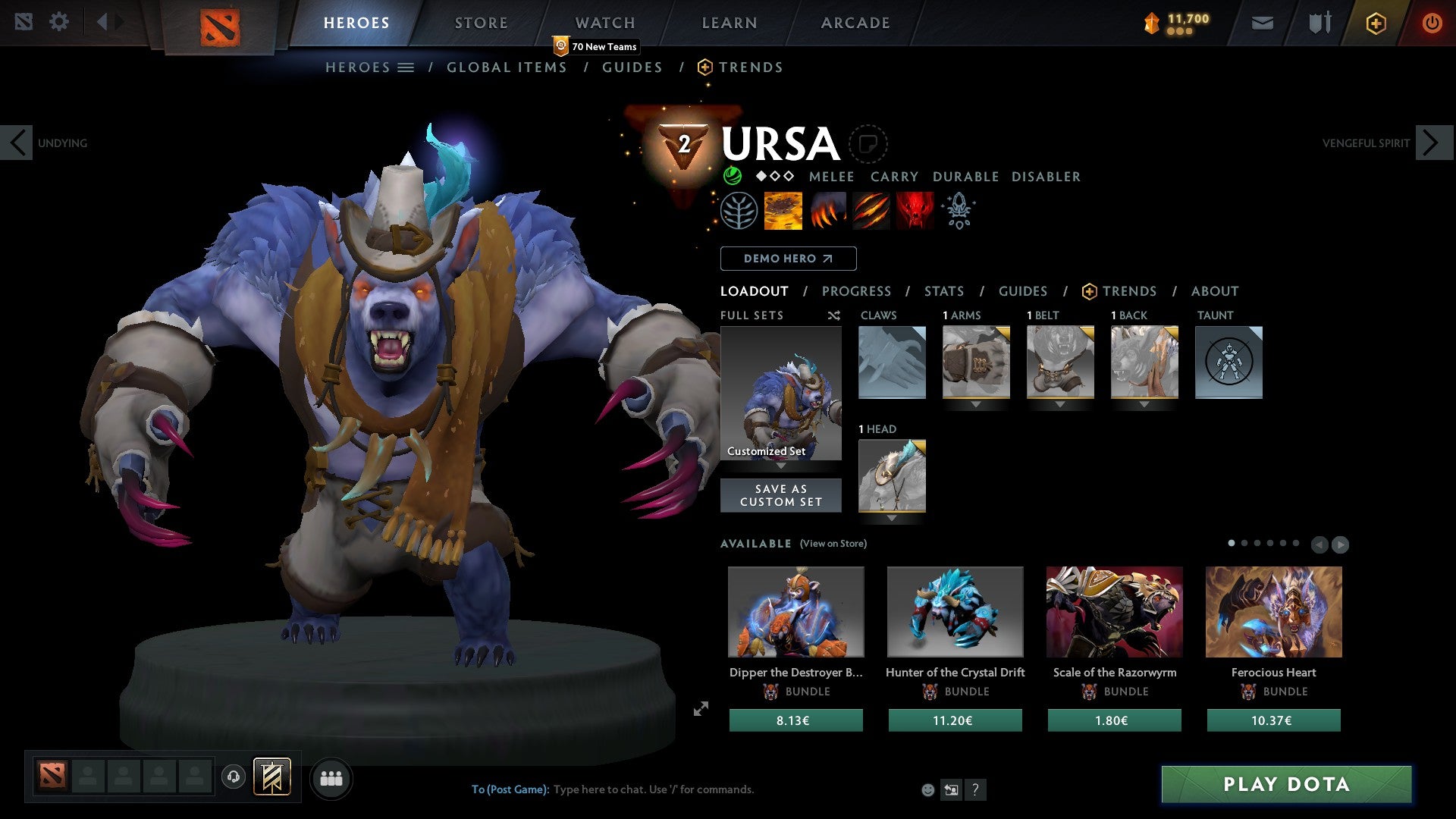Expand the Belt slot dropdown arrow

pos(1060,404)
